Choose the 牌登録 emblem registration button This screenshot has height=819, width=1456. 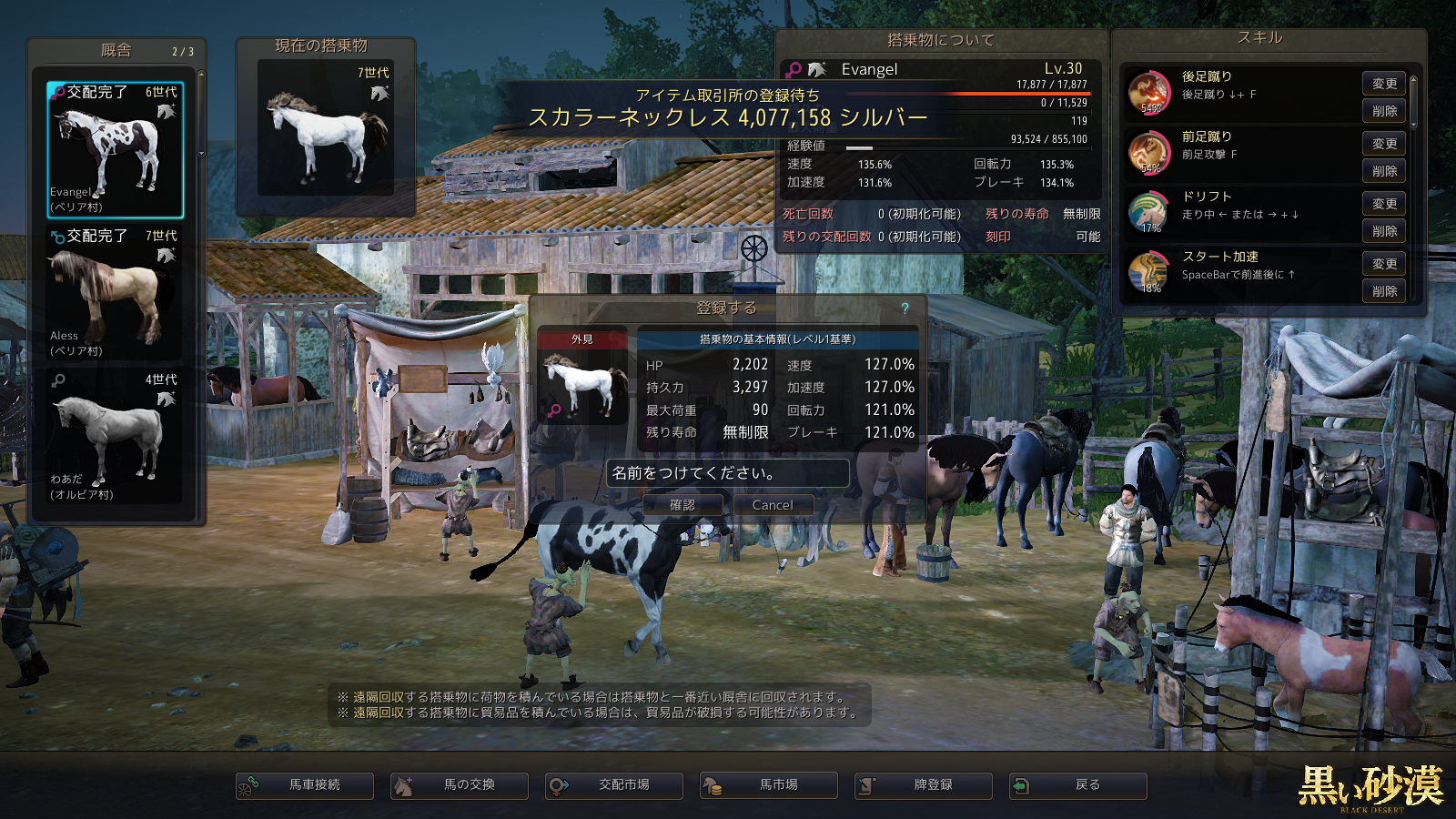pos(924,785)
